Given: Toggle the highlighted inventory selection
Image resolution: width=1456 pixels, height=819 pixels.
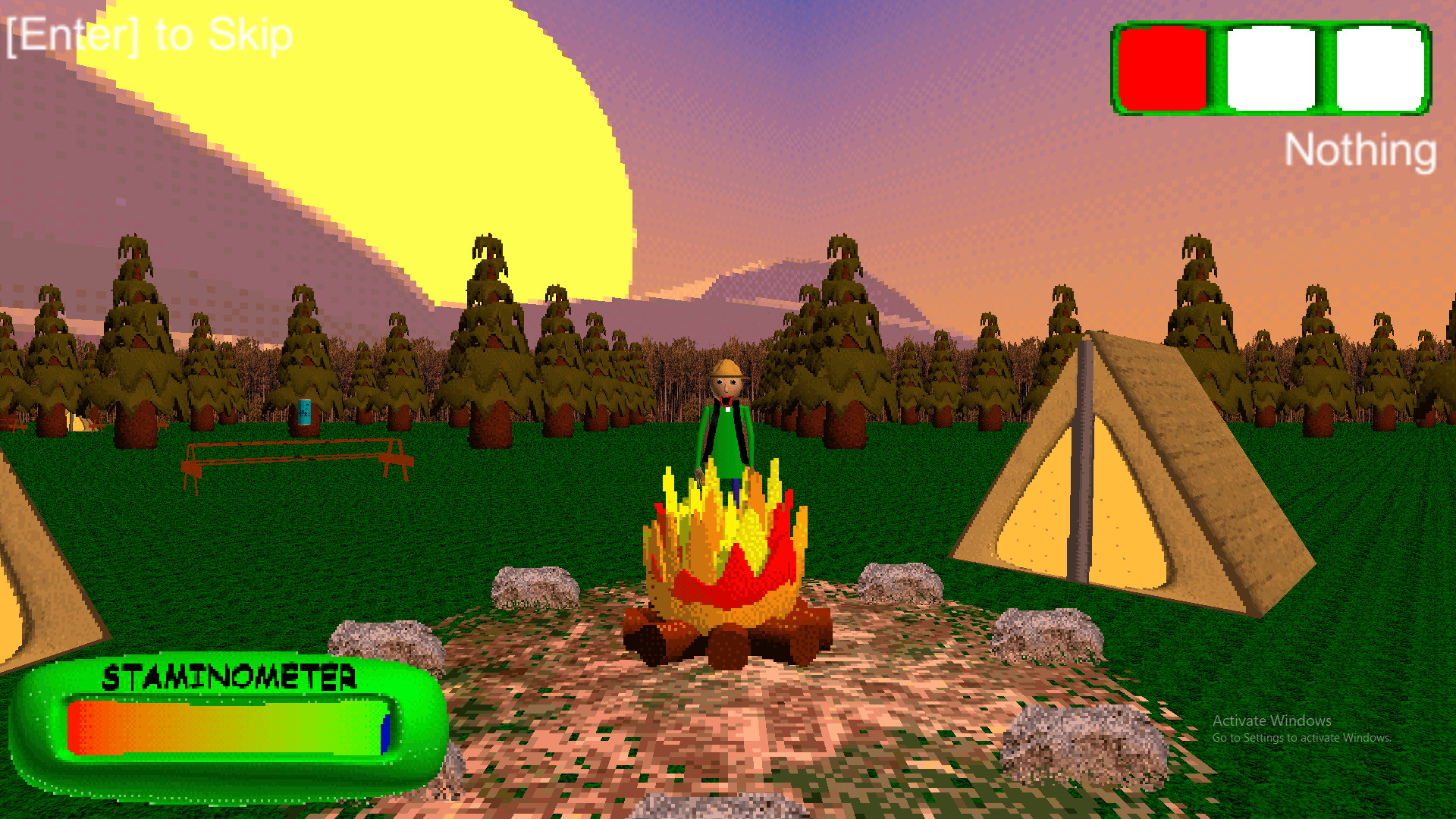Looking at the screenshot, I should click(x=1162, y=69).
